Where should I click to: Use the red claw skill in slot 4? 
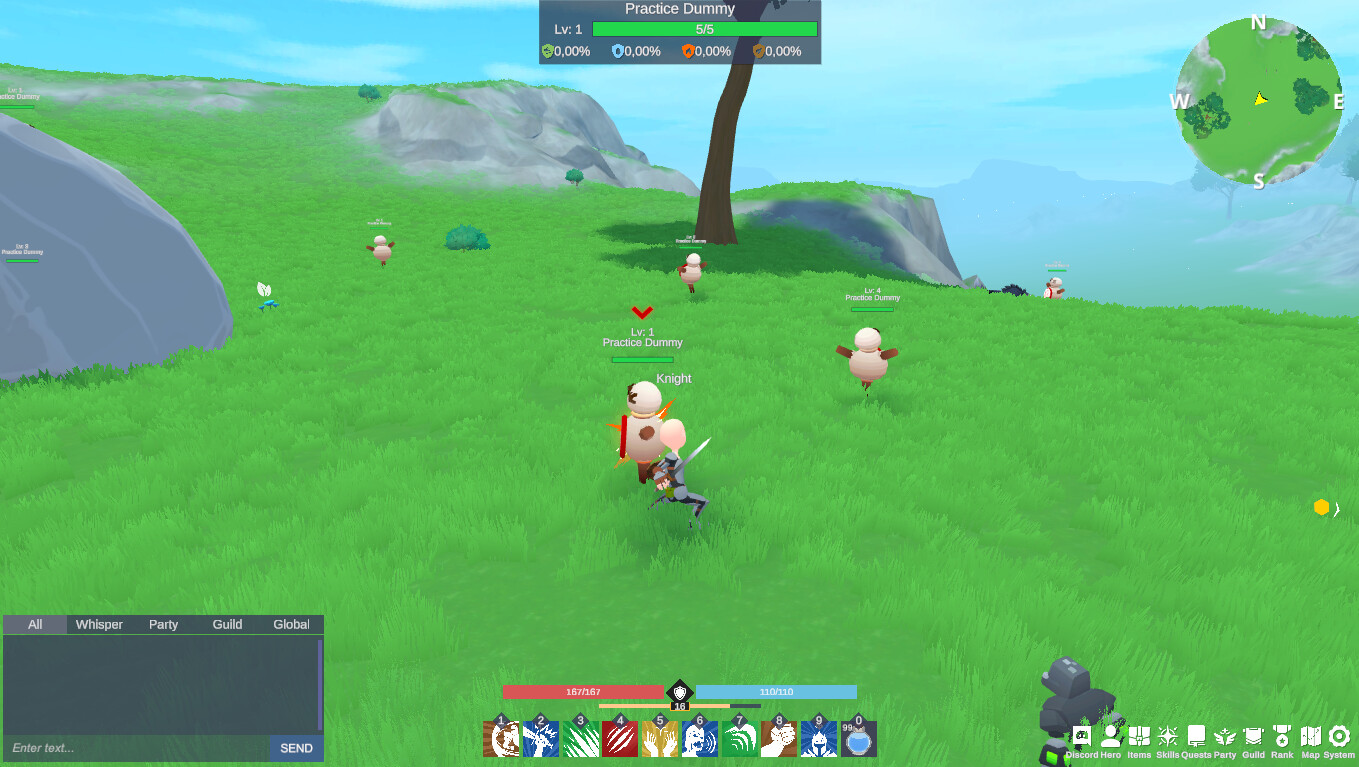[619, 739]
